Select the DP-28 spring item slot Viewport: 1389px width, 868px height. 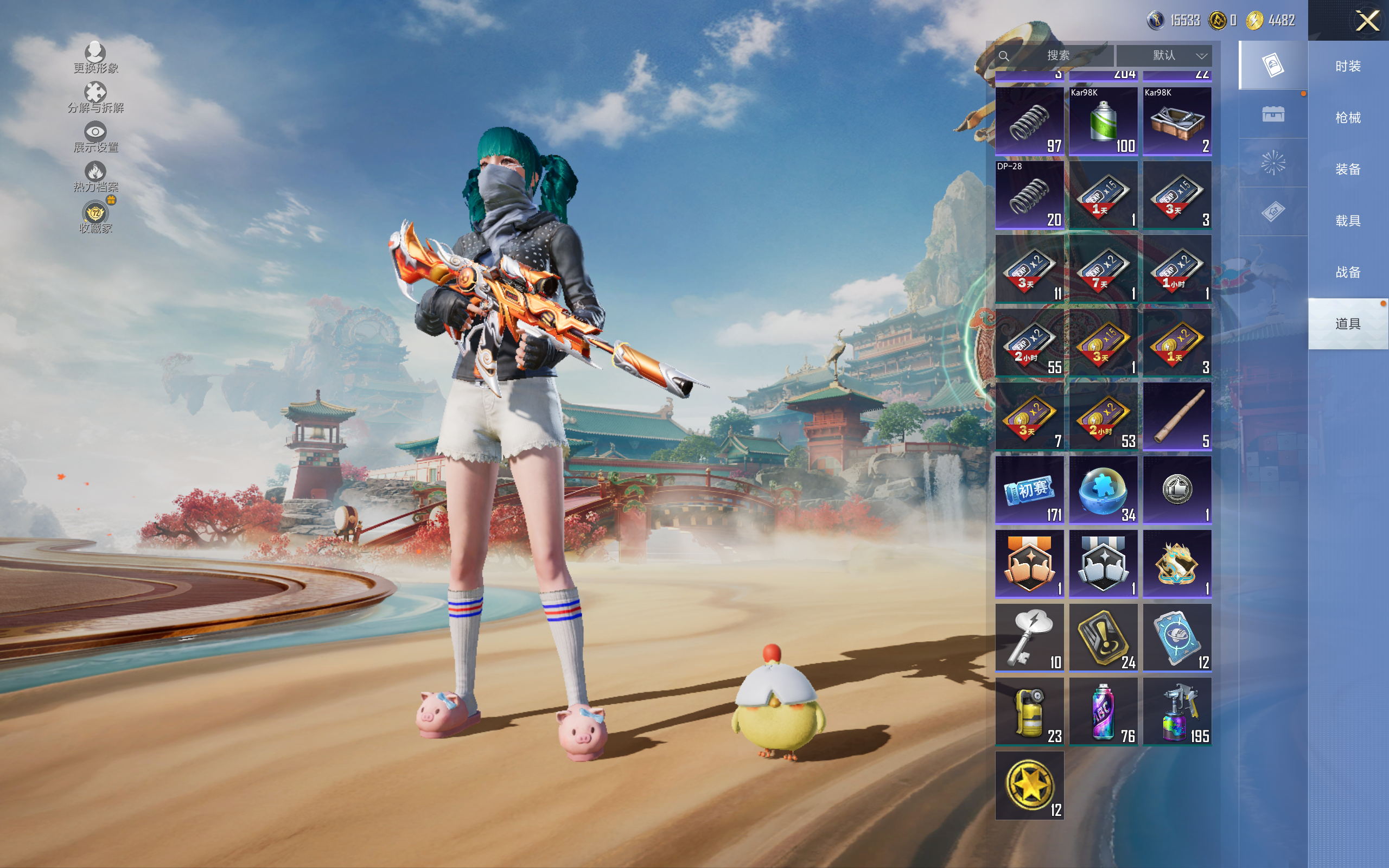click(1030, 195)
